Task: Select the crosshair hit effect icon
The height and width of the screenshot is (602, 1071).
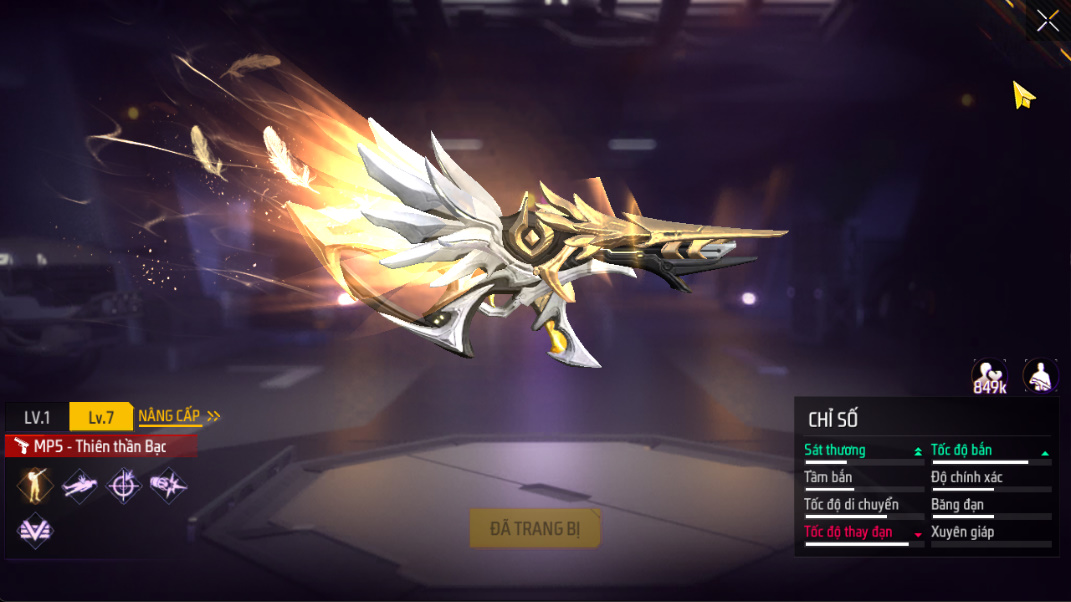Action: point(124,485)
